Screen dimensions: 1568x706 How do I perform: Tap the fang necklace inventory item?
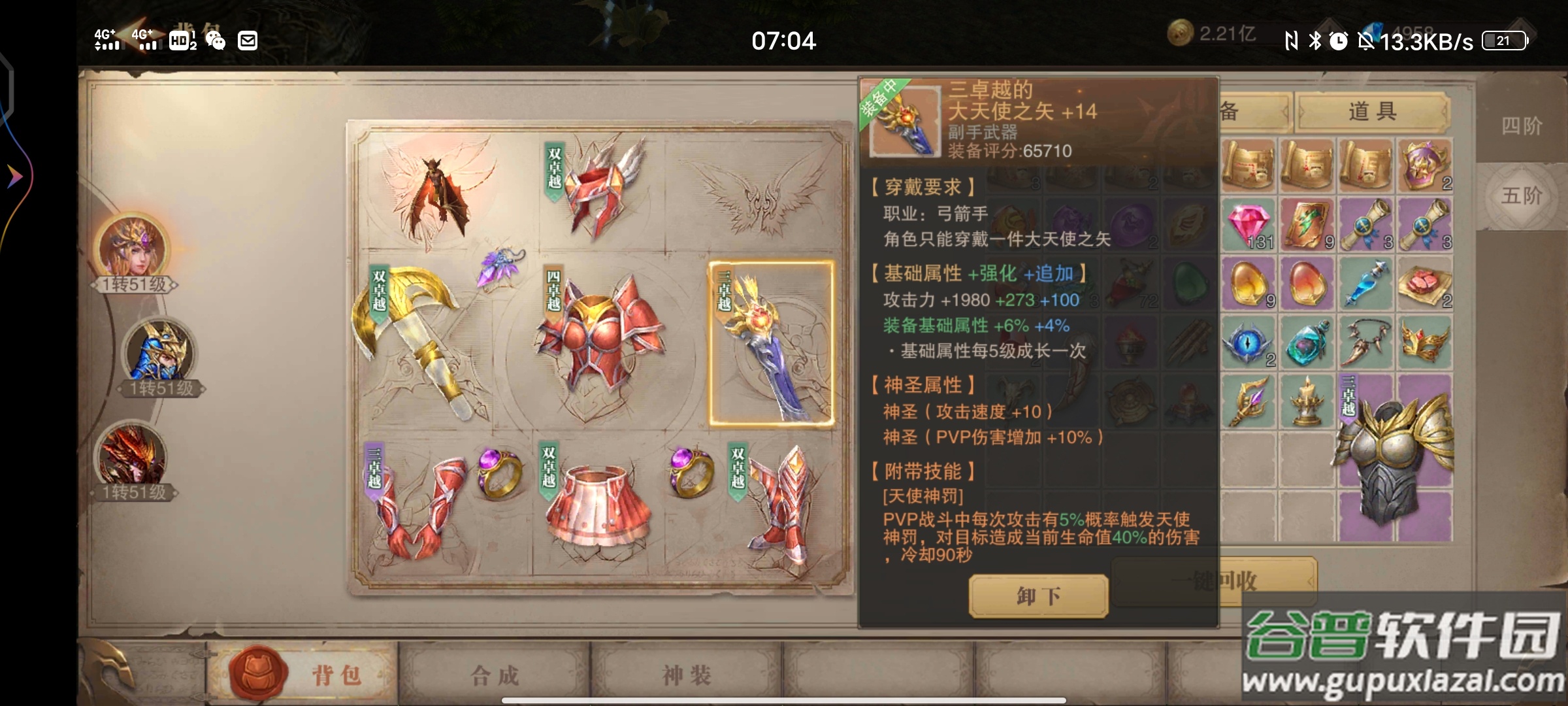coord(1366,343)
